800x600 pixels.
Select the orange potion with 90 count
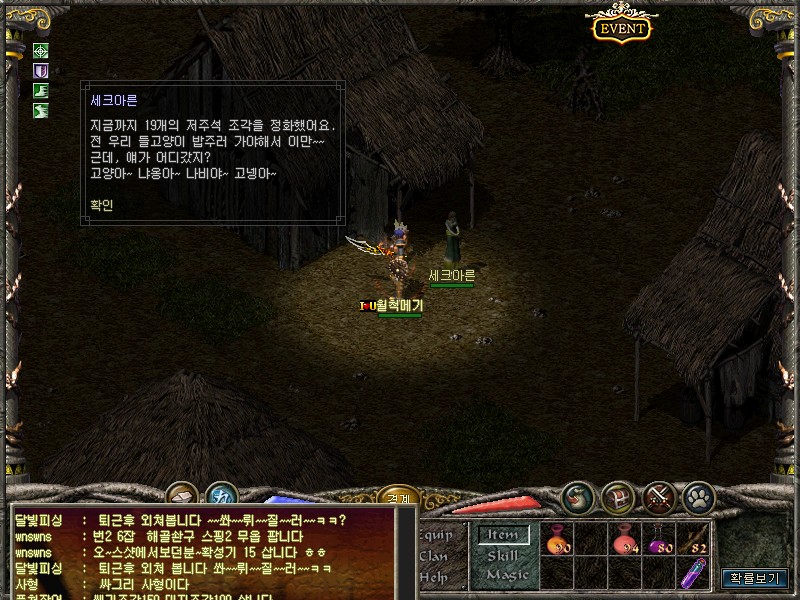(558, 540)
